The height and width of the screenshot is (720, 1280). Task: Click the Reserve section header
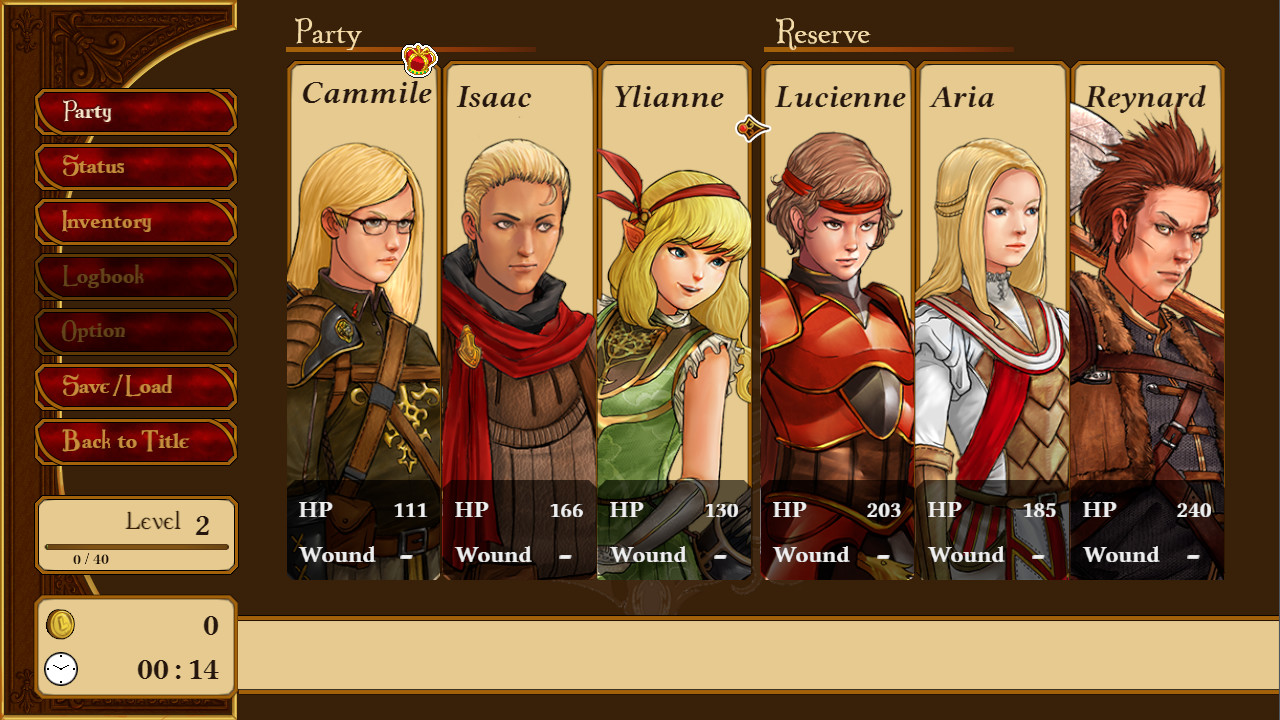tap(825, 33)
